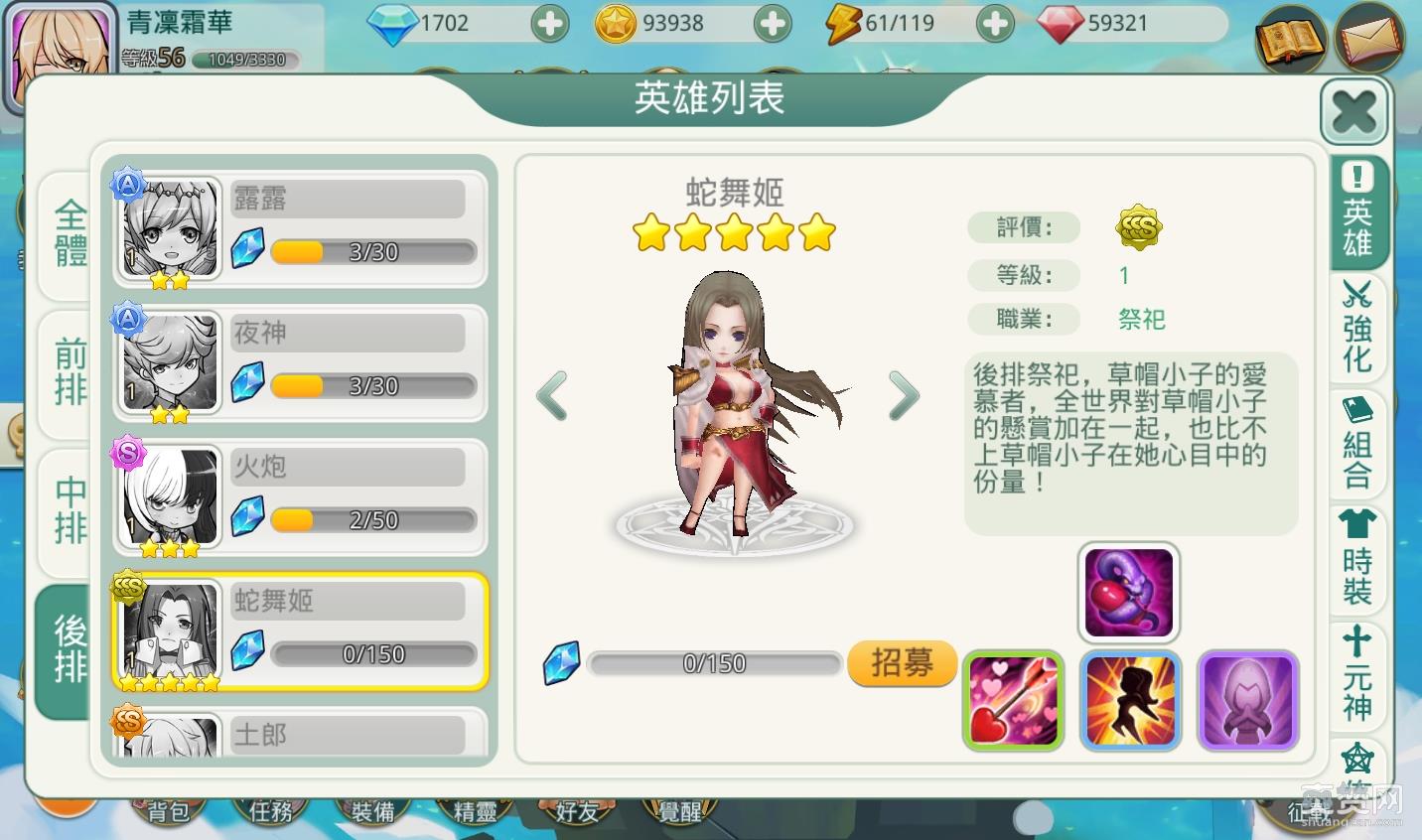Click the right arrow to view next hero
The image size is (1422, 840).
(x=905, y=396)
